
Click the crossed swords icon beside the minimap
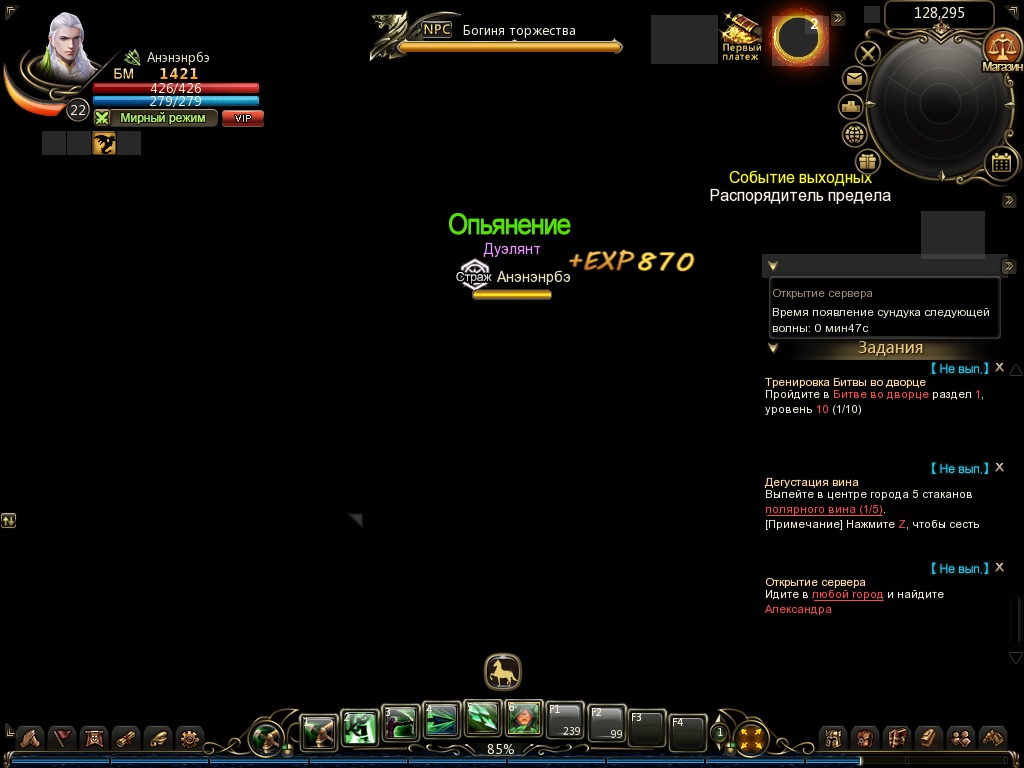pyautogui.click(x=869, y=53)
